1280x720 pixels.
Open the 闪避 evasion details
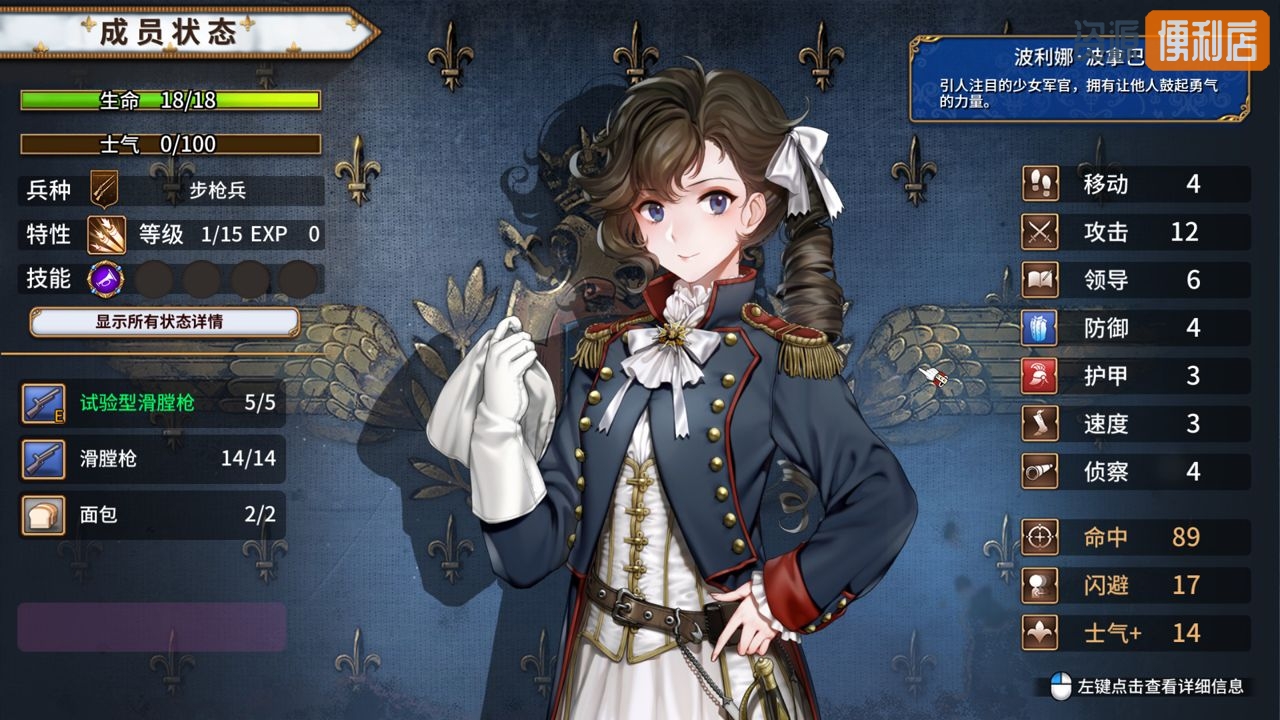pos(1135,585)
